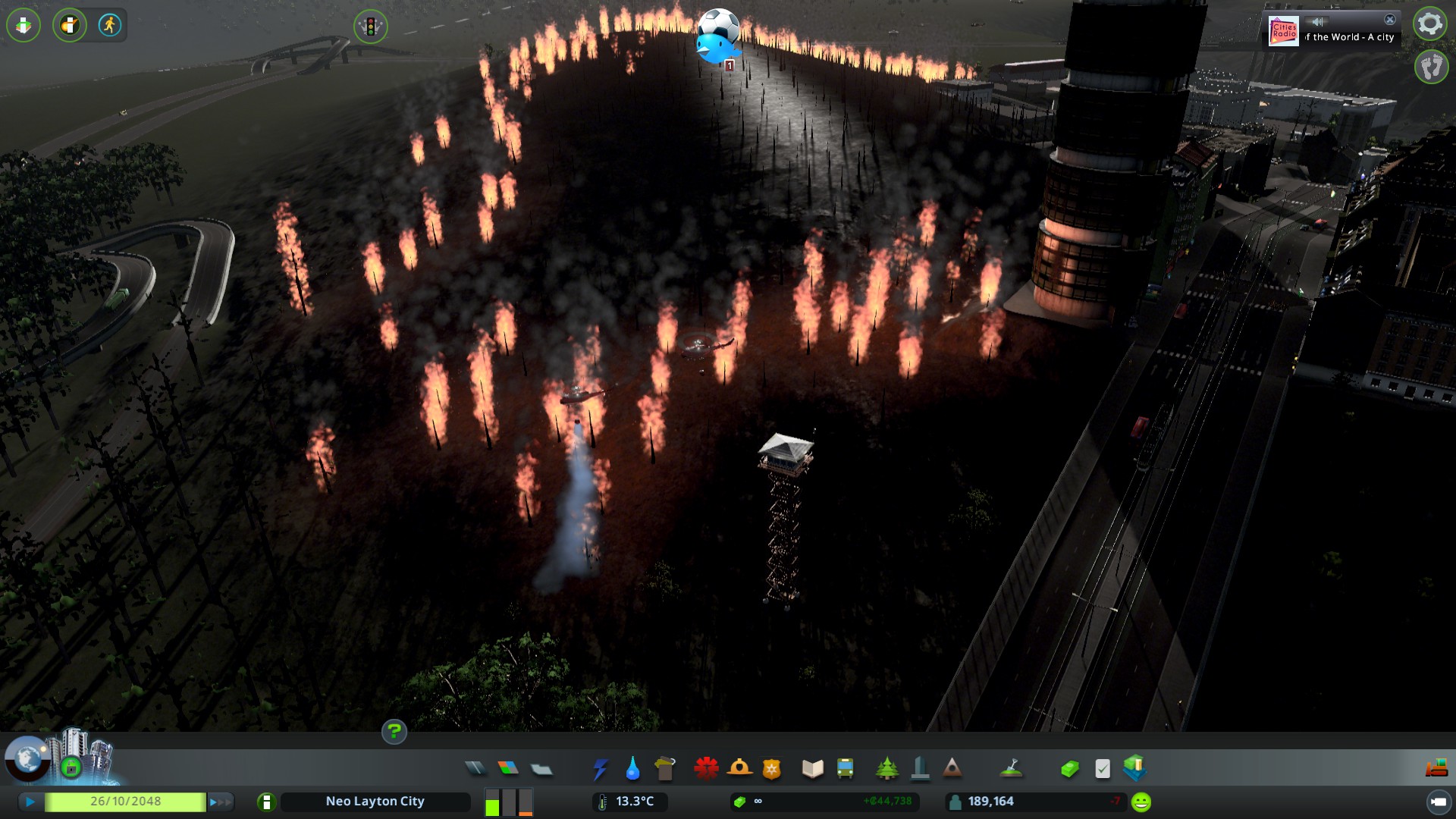Select the Garbage build menu

(665, 769)
